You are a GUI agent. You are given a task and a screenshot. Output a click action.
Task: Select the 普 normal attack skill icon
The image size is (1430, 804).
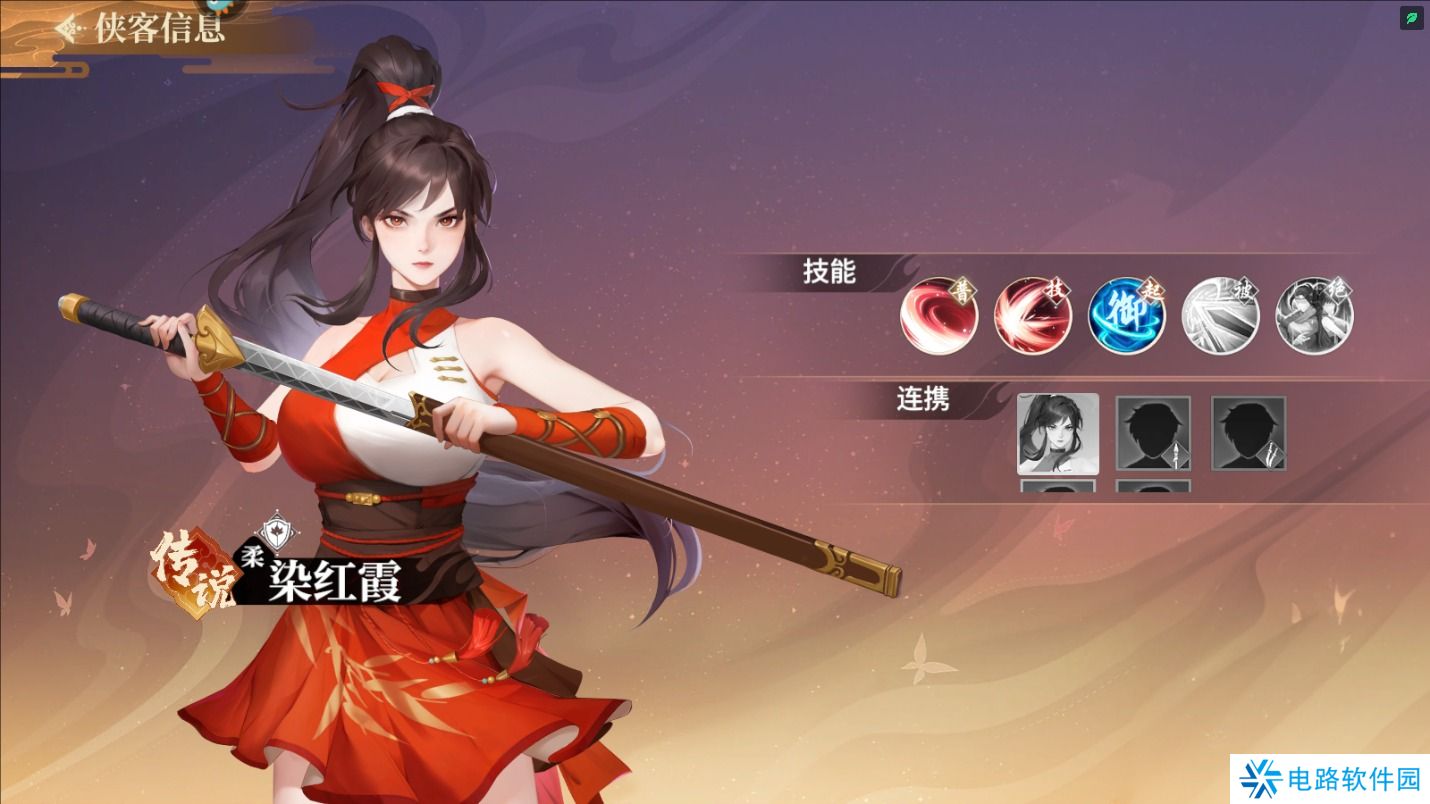938,315
